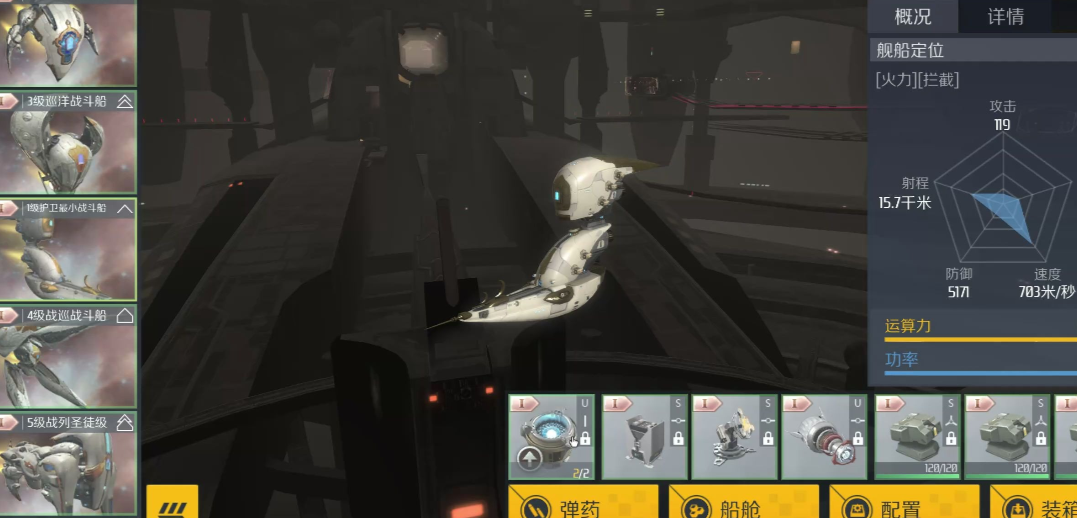Open the 船舱 cargo hold menu
The height and width of the screenshot is (518, 1077).
click(743, 502)
